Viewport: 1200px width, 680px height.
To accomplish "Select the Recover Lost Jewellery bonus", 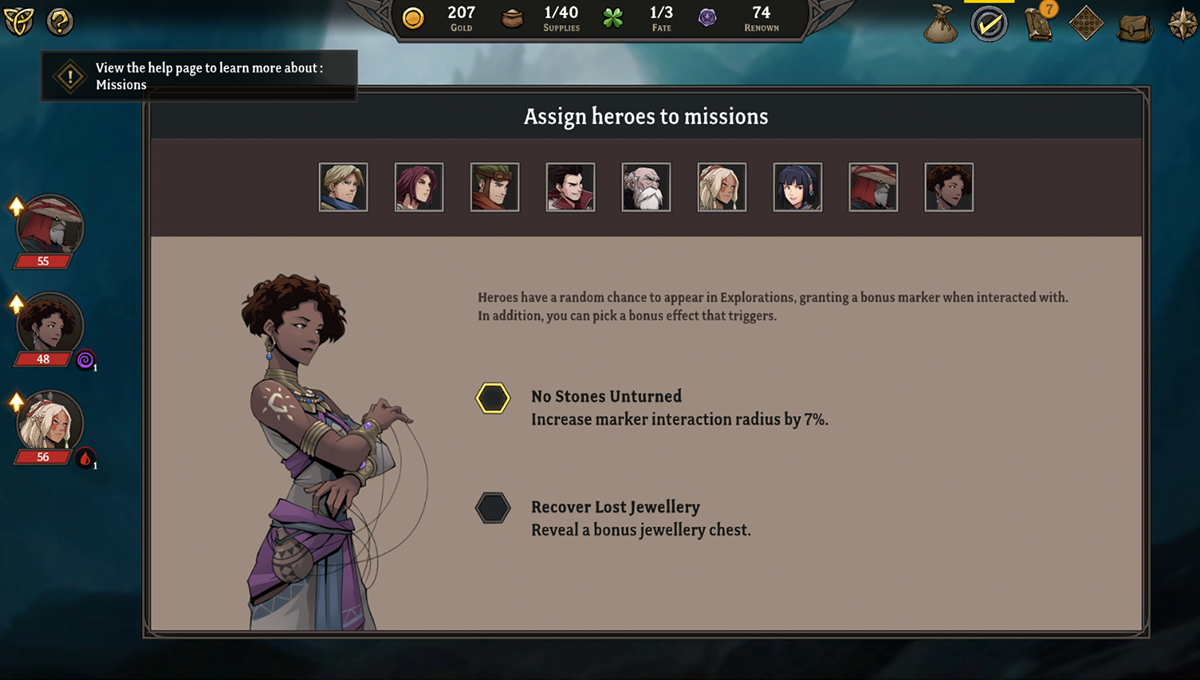I will click(493, 508).
